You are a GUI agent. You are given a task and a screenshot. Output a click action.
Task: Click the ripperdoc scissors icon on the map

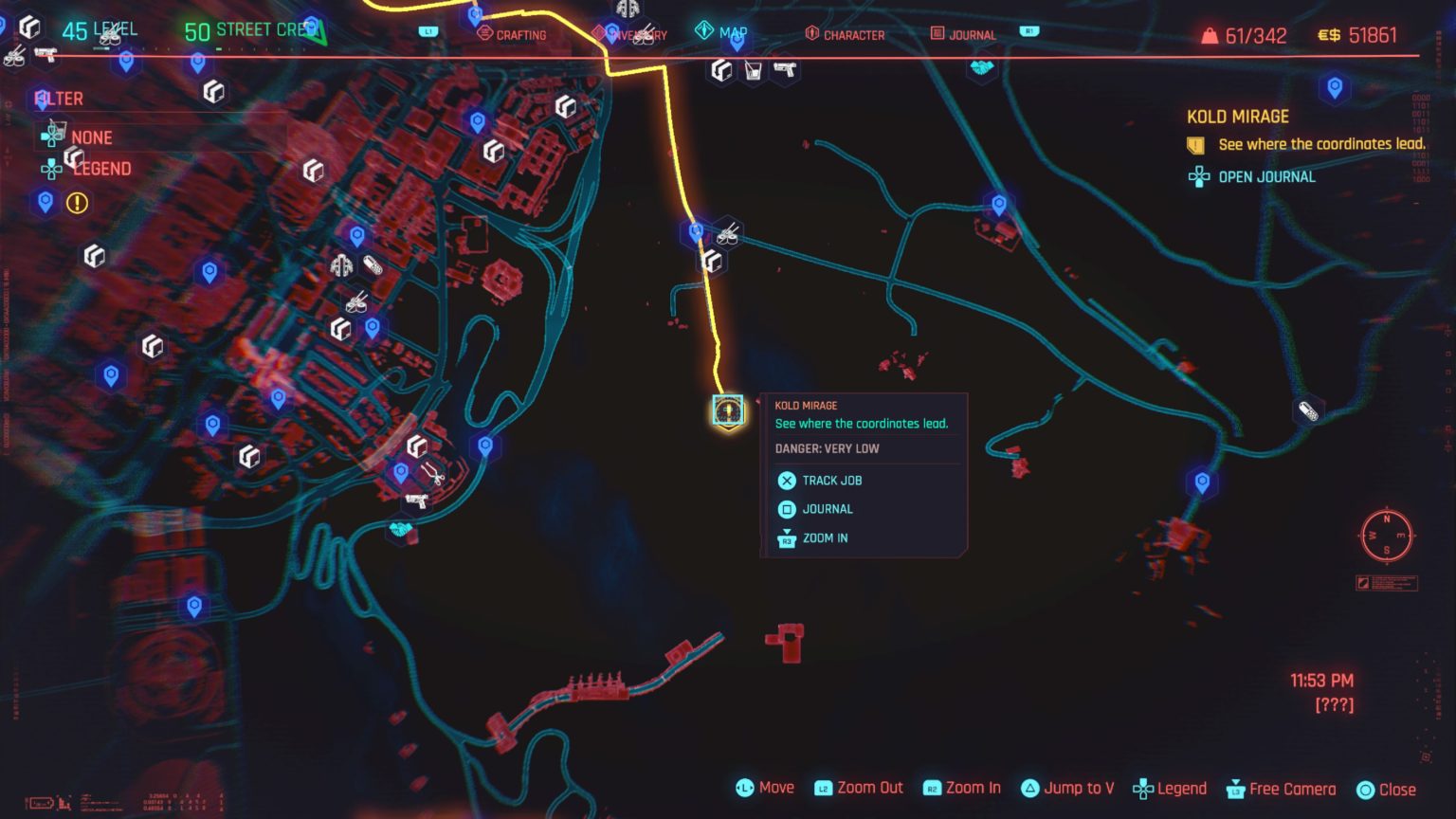coord(433,476)
